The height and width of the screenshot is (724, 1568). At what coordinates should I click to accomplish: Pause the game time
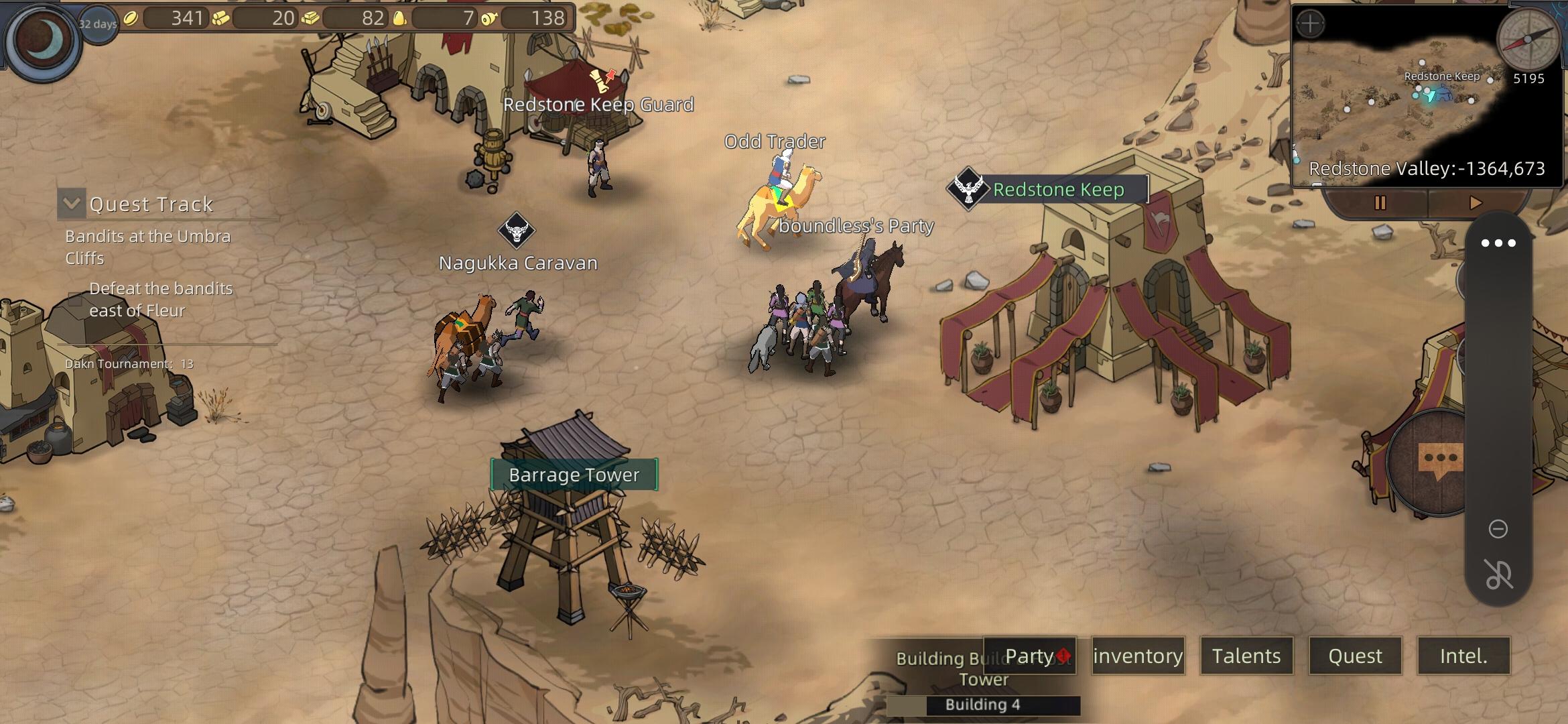click(x=1380, y=202)
